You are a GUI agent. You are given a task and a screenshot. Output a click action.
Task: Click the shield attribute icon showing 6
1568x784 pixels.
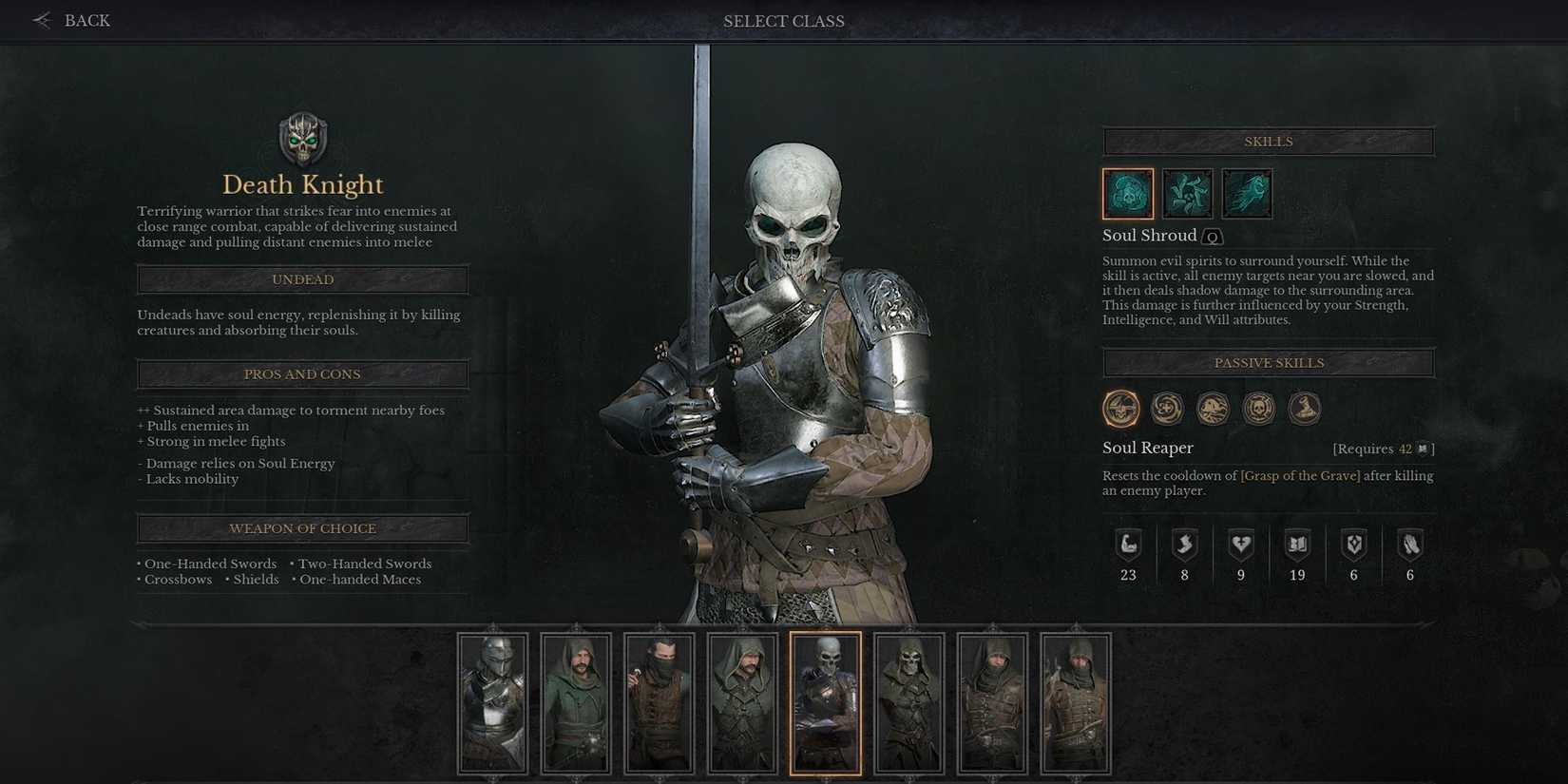point(1353,545)
